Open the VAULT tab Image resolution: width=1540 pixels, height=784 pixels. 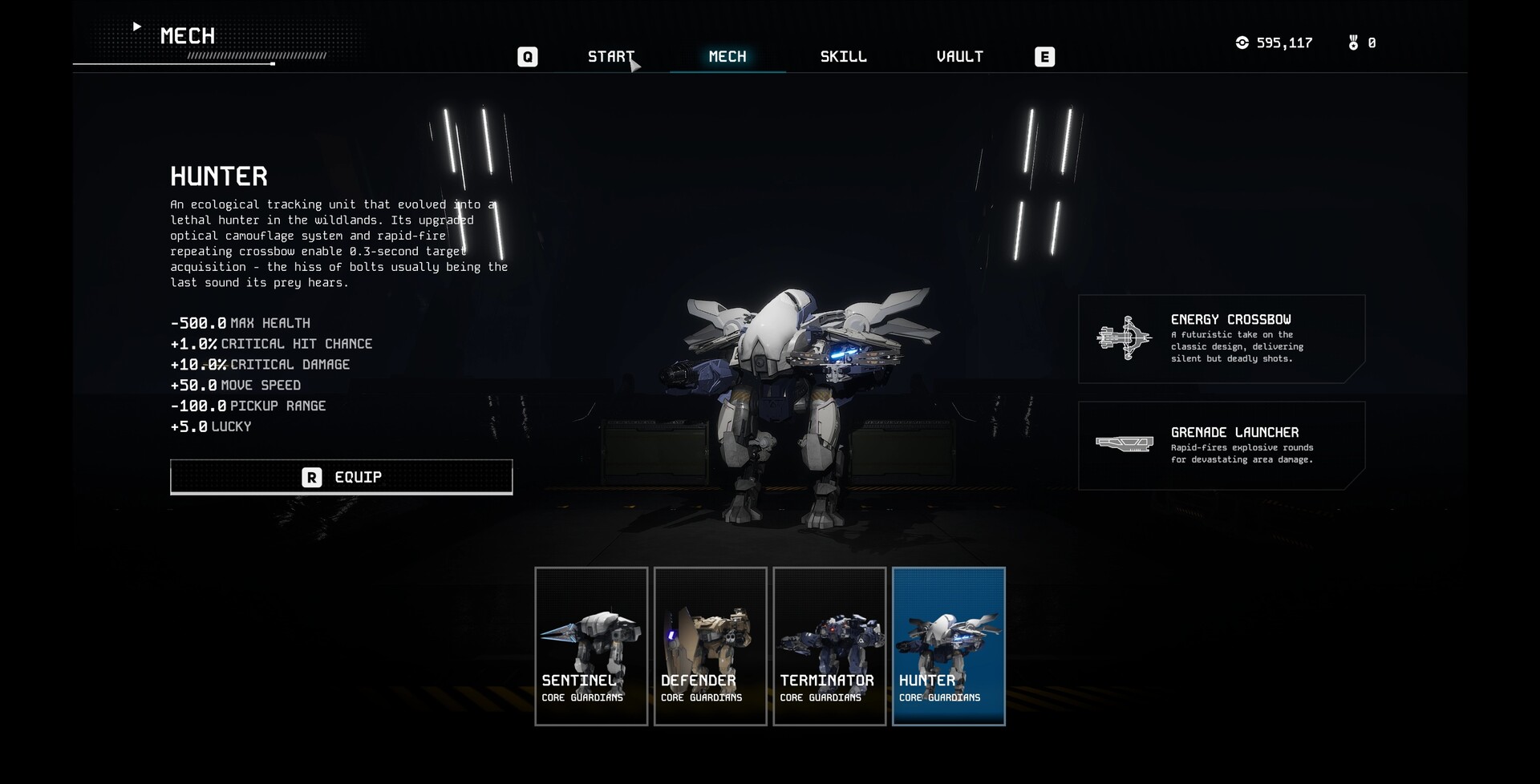[959, 56]
